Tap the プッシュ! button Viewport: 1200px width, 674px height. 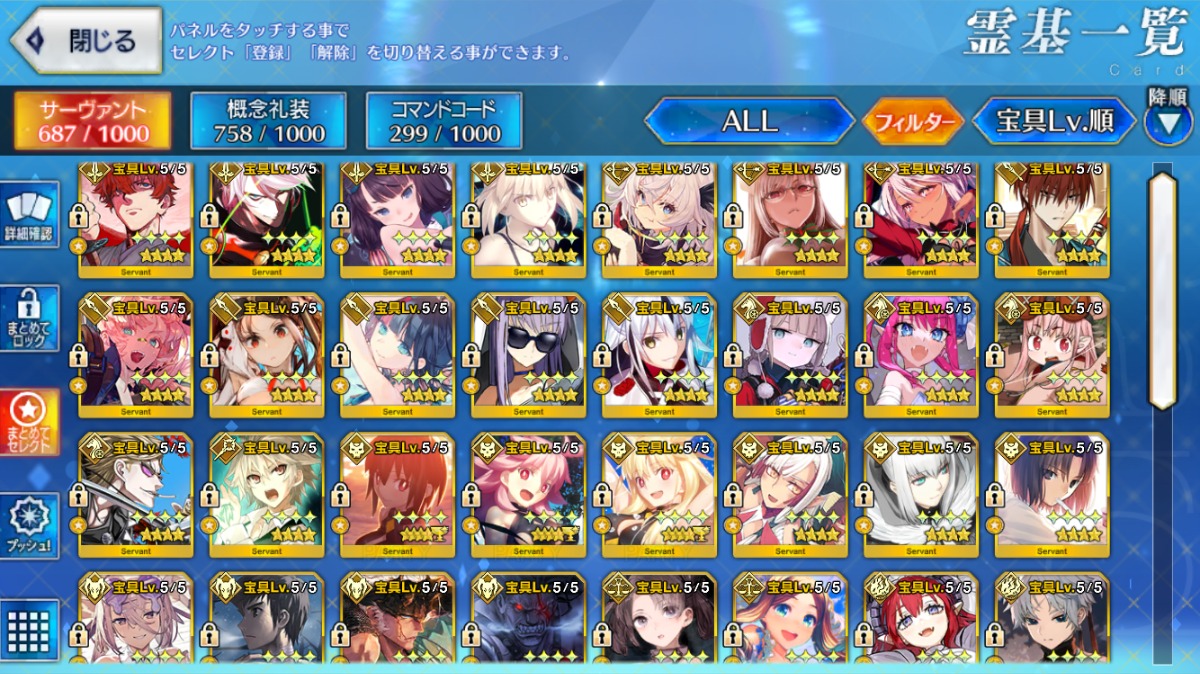point(30,525)
